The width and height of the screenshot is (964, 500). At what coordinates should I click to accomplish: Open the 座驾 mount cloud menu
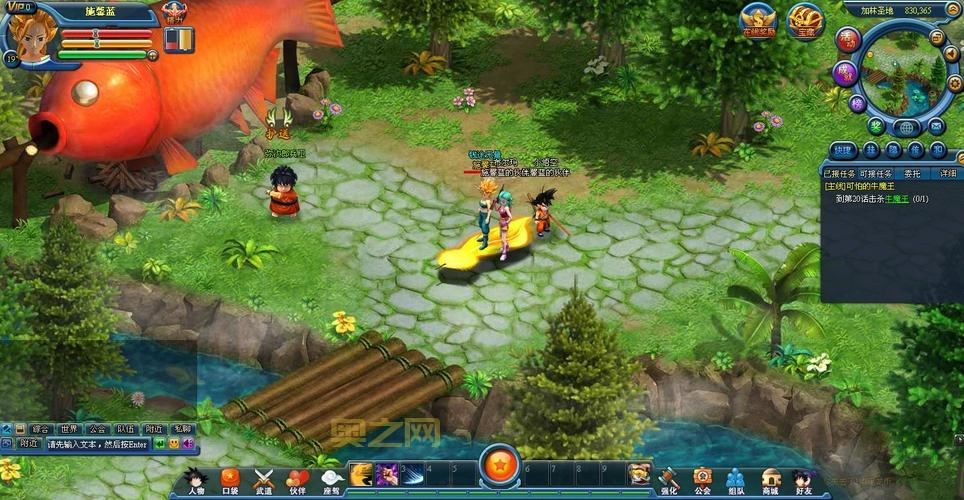click(x=330, y=479)
